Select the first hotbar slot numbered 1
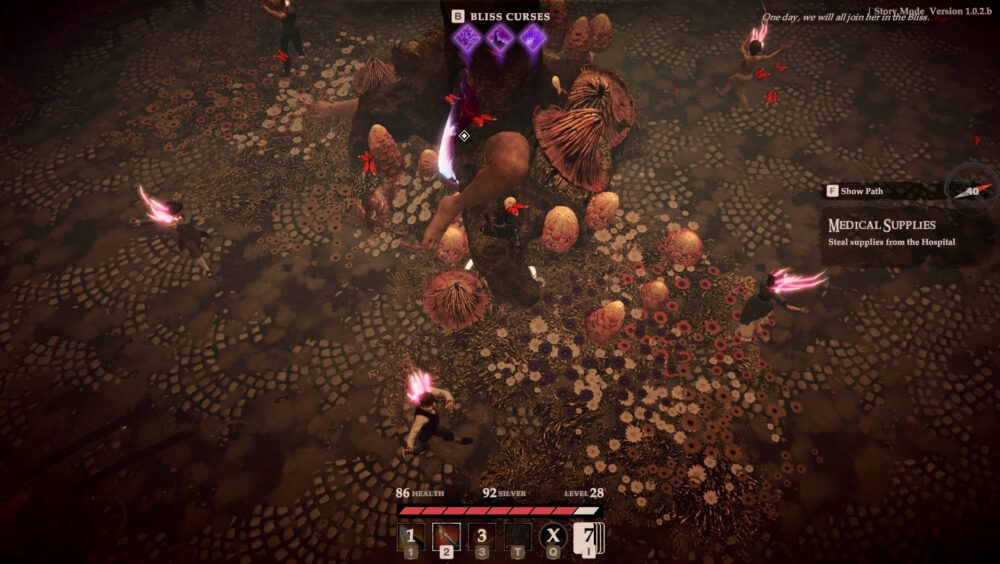 coord(410,537)
